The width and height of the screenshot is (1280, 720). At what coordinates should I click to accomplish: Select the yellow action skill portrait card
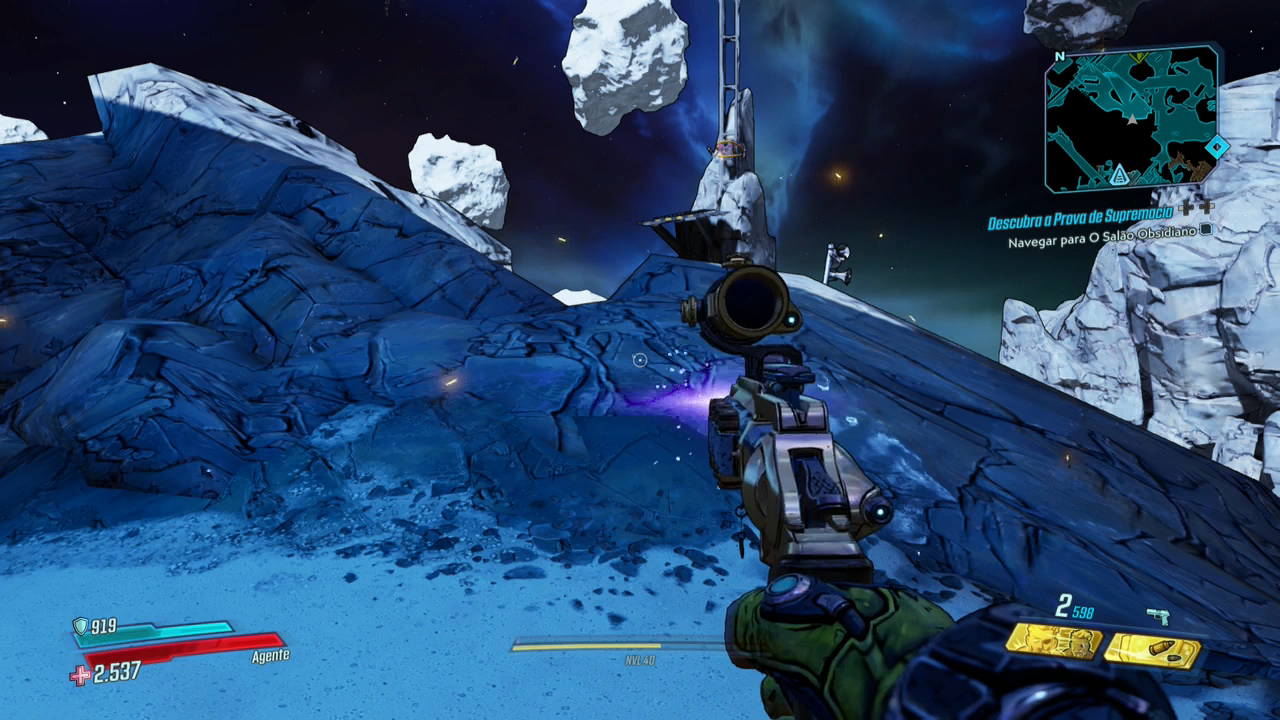[1053, 641]
